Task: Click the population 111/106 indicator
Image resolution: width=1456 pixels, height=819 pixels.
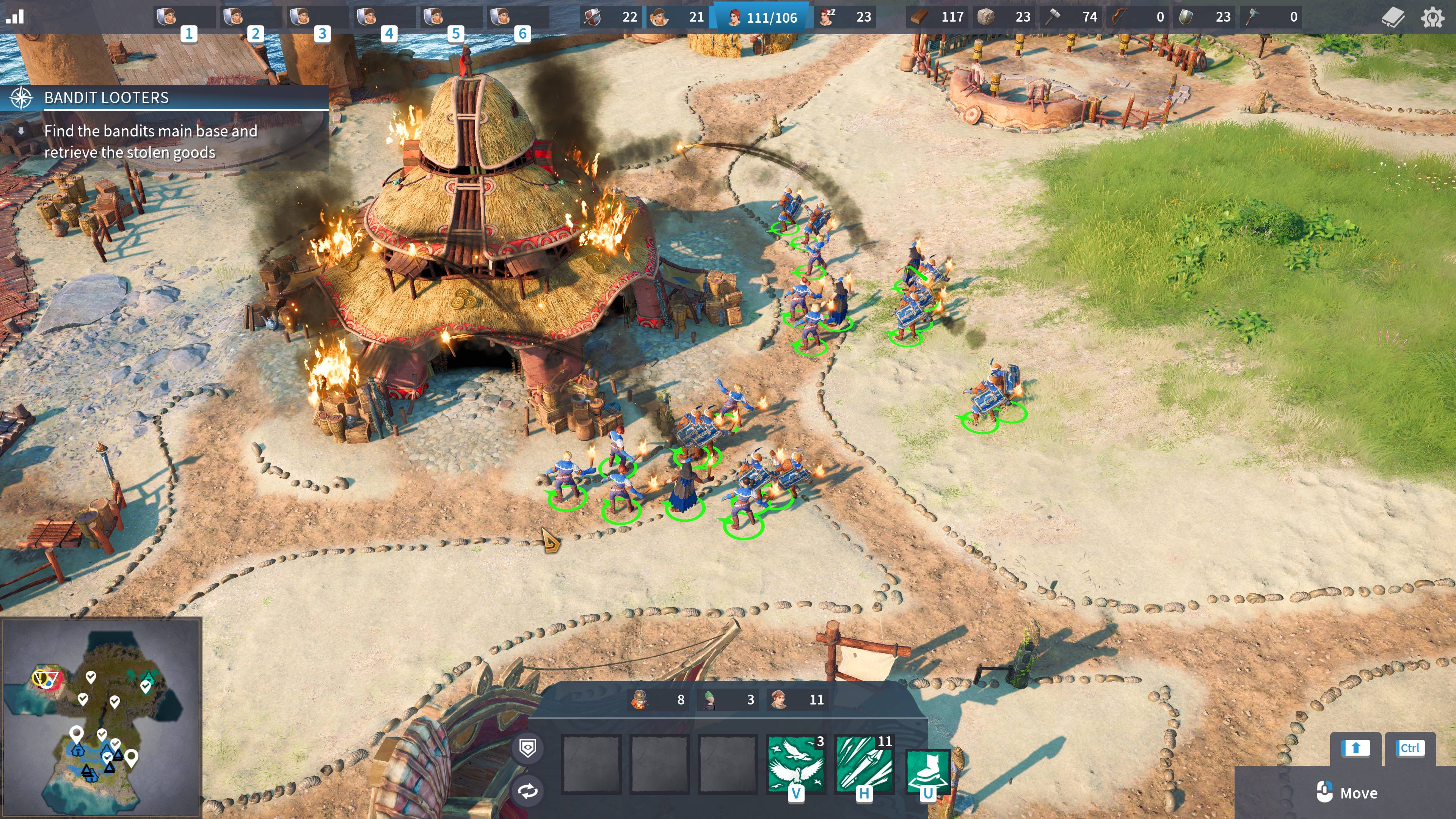Action: 762,17
